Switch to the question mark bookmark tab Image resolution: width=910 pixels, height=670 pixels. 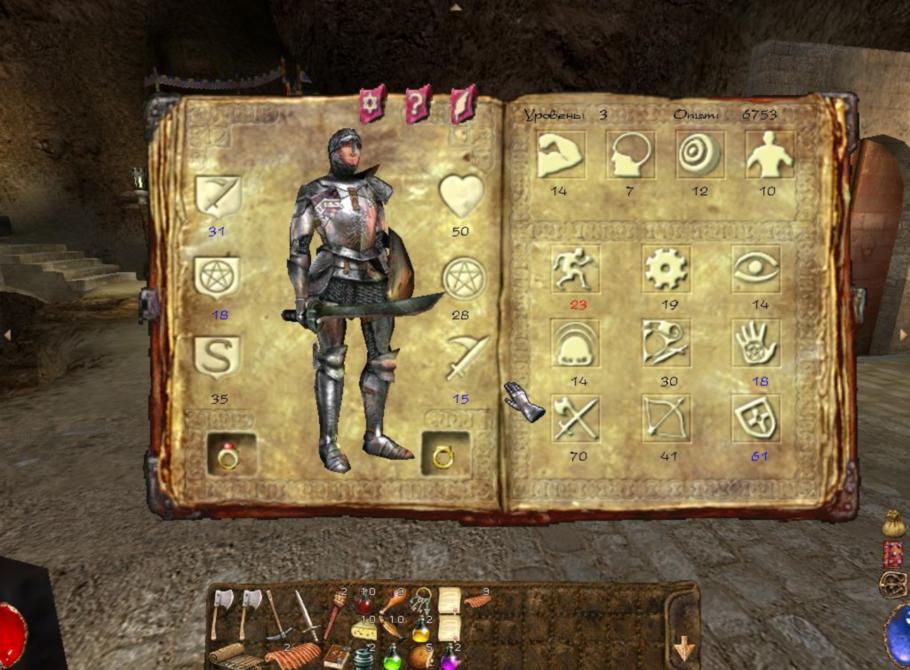(417, 102)
